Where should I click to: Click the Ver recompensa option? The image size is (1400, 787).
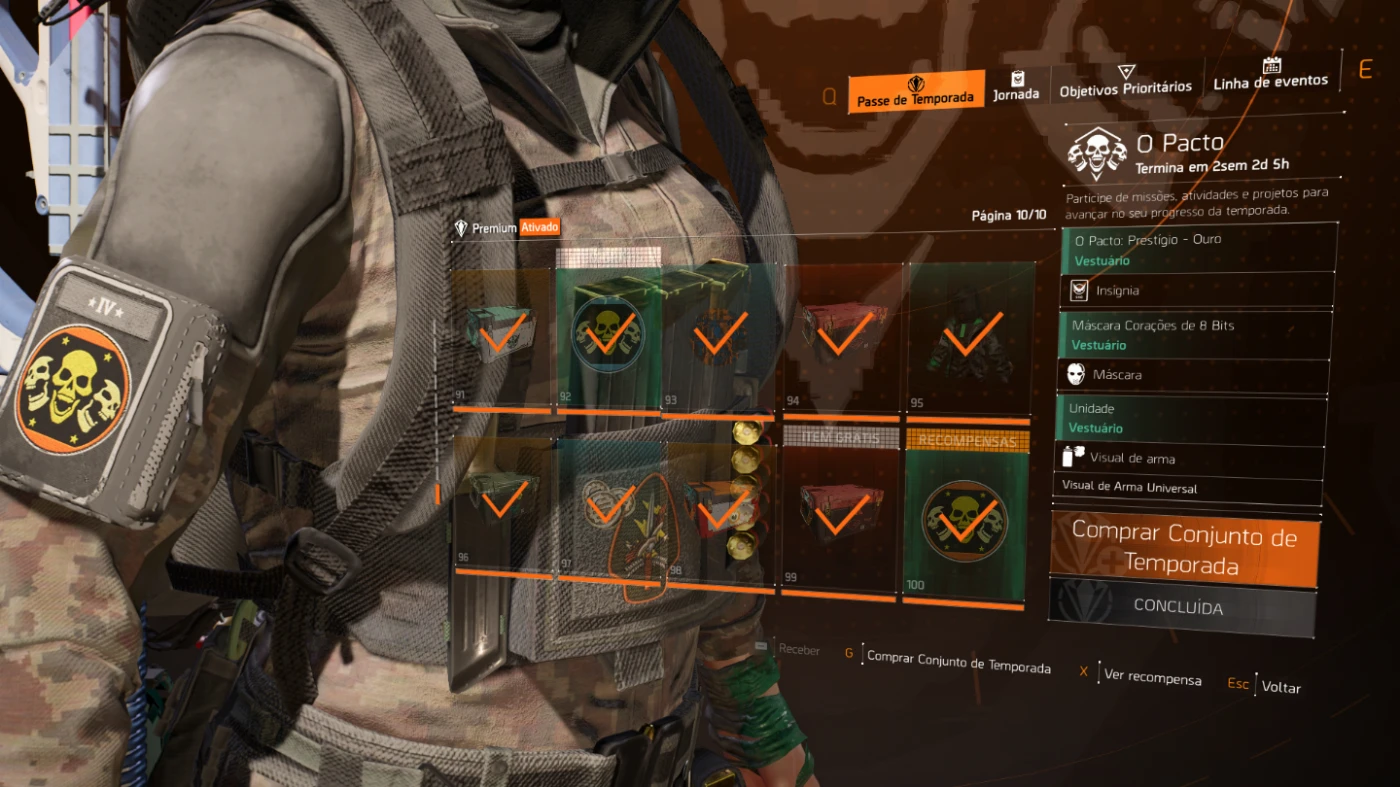click(1152, 677)
